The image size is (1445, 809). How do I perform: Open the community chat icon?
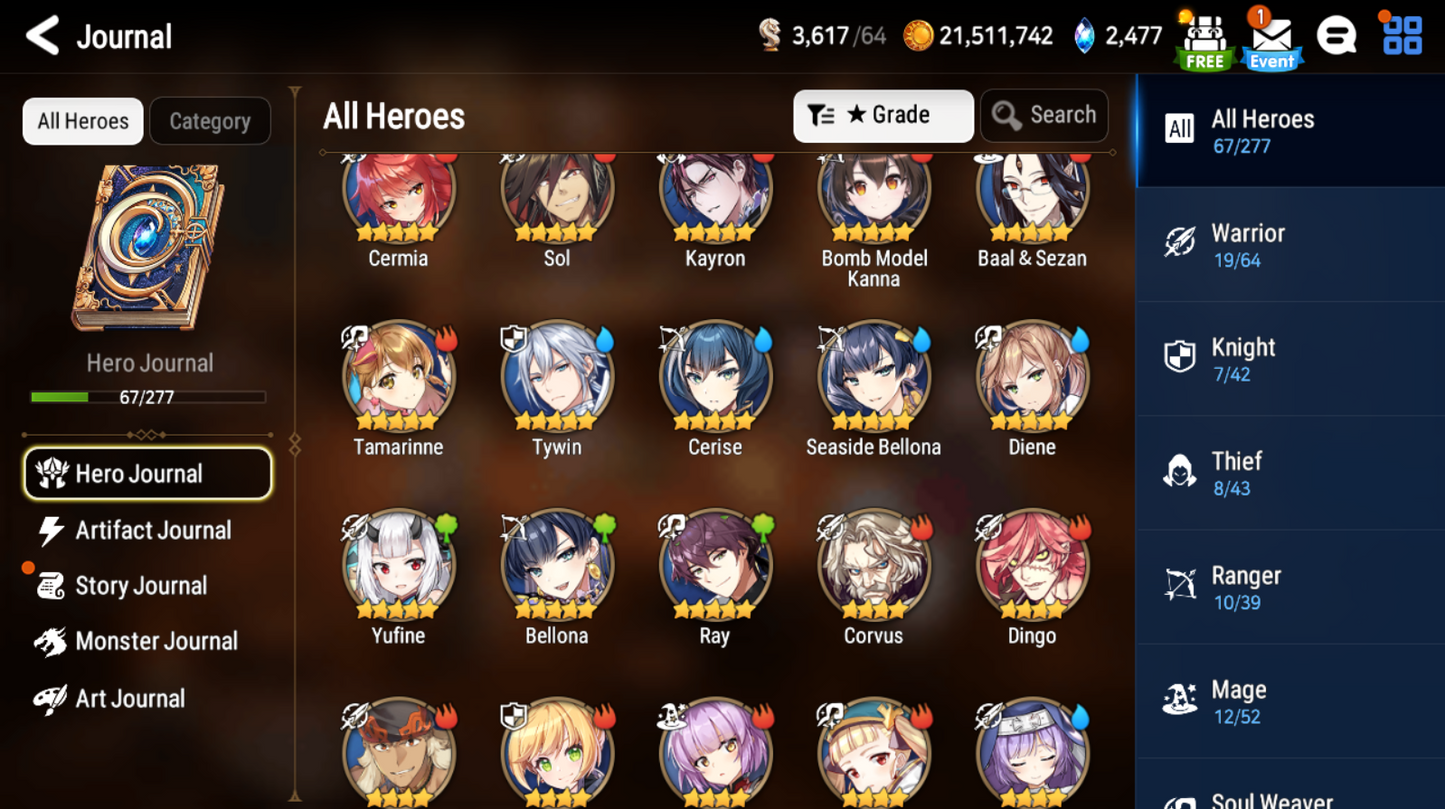(1337, 36)
